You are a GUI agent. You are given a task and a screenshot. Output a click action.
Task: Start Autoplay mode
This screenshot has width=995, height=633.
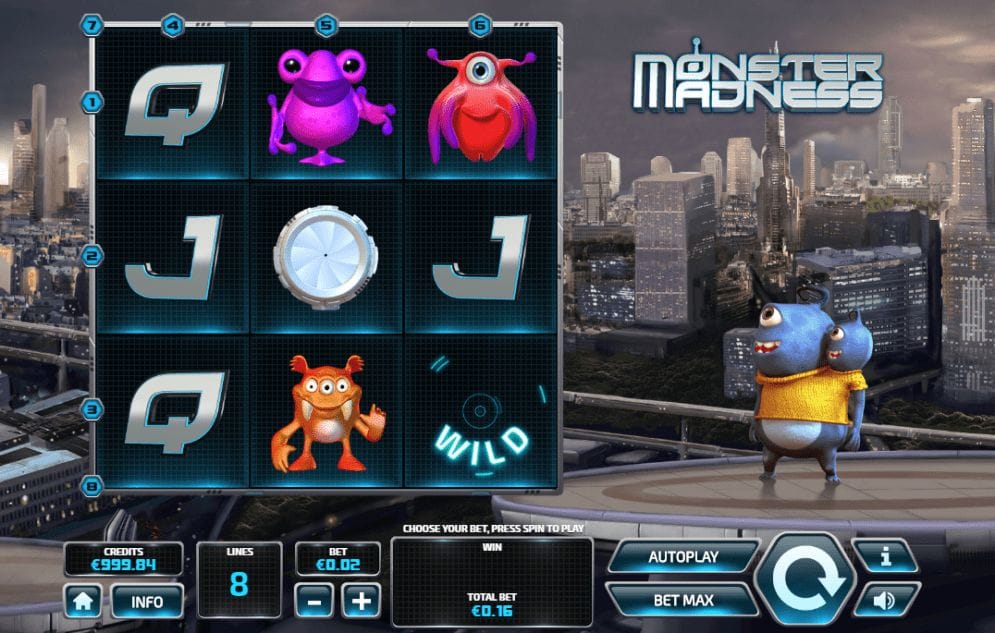683,557
